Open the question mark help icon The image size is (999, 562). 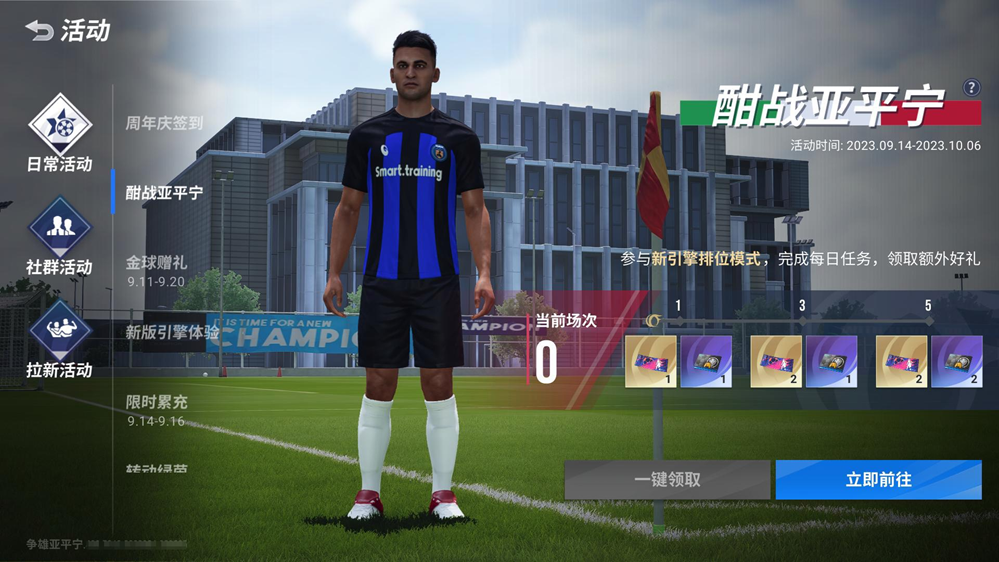coord(971,88)
